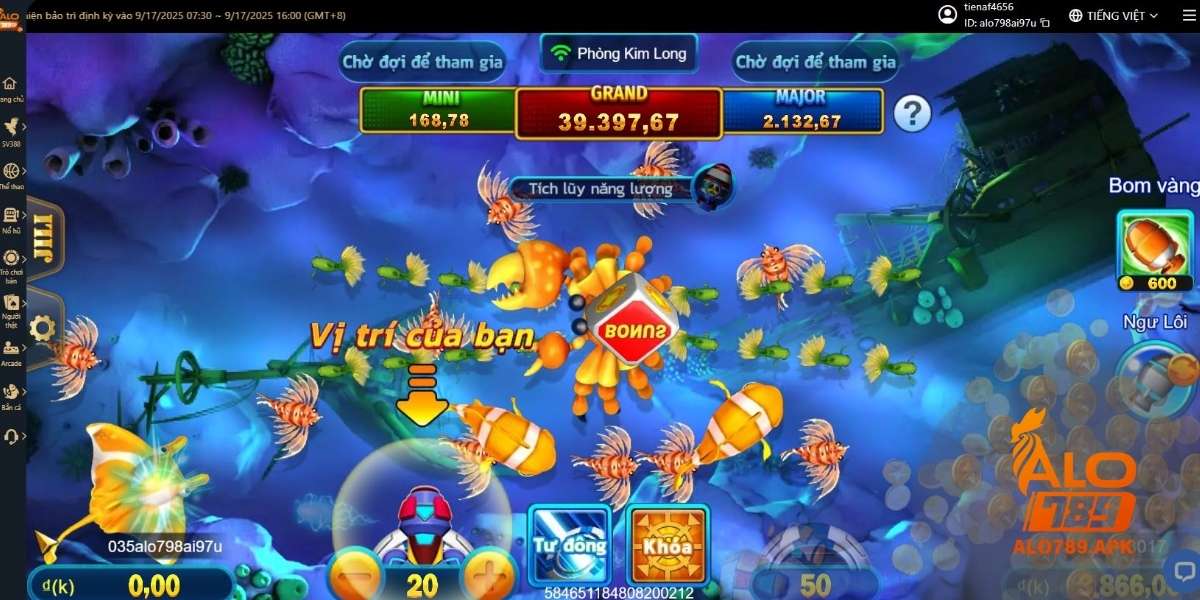Open the Tiếng Việt language dropdown
The width and height of the screenshot is (1200, 600).
click(1113, 16)
